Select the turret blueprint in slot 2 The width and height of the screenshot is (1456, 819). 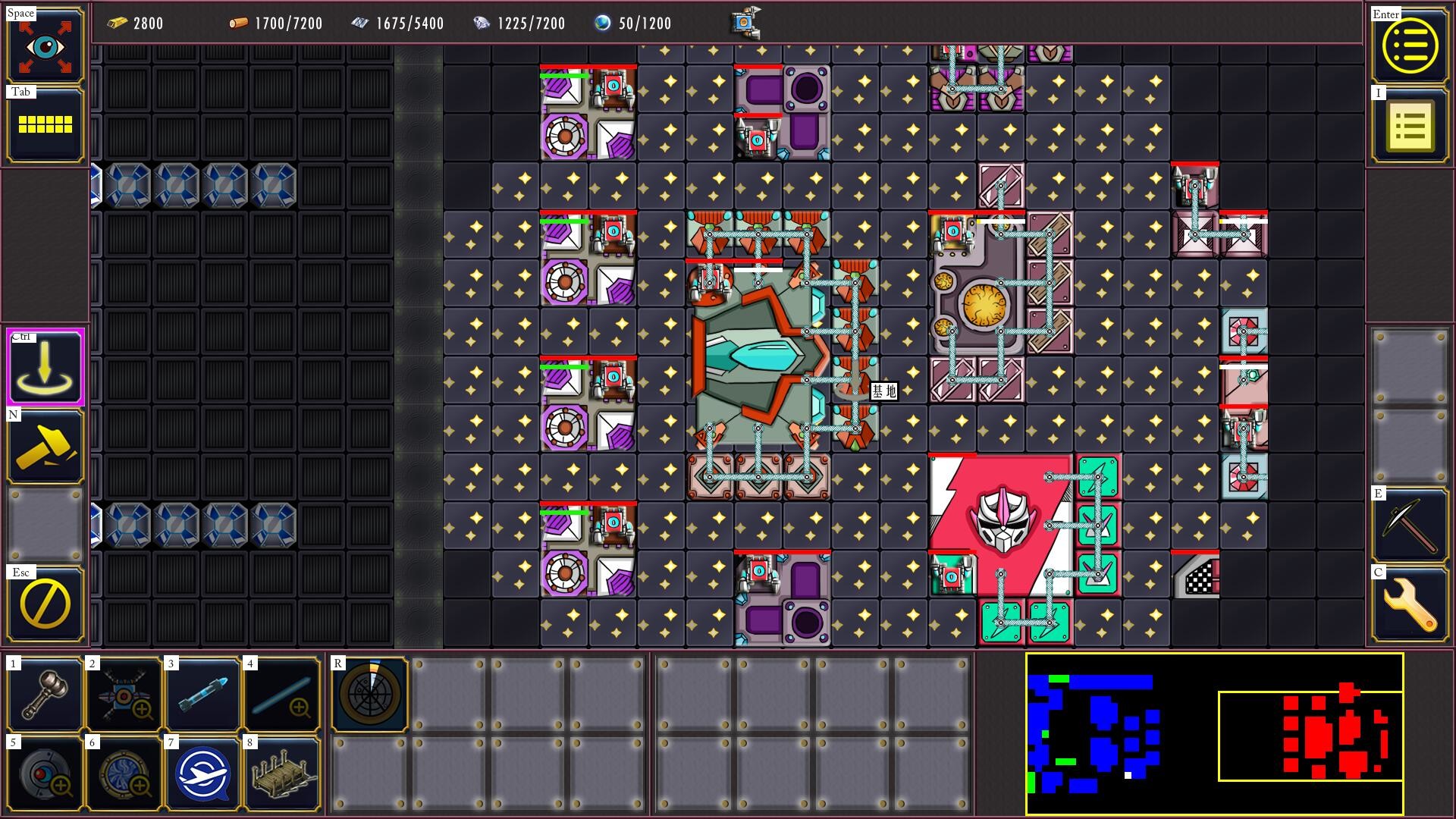click(x=124, y=694)
